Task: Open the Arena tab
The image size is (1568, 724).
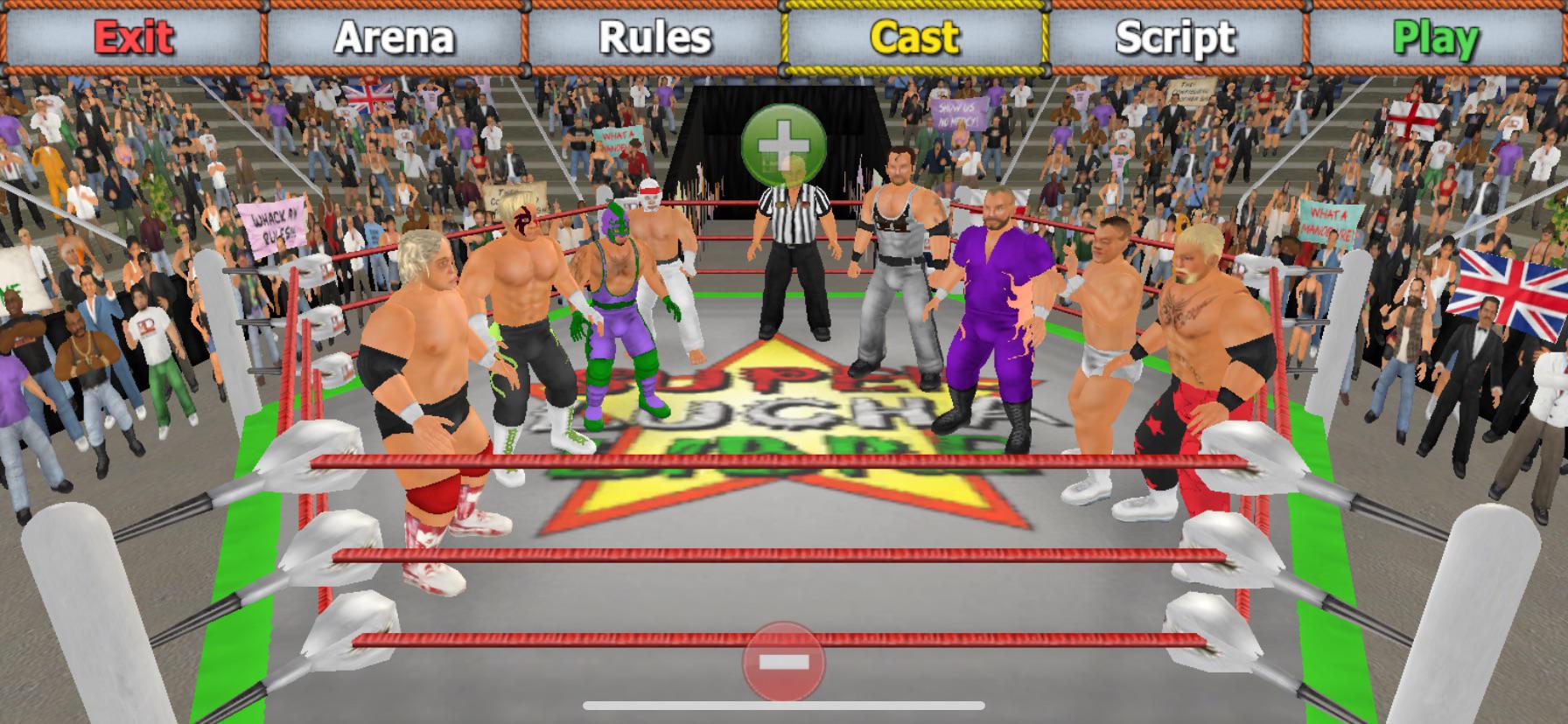Action: pos(394,37)
